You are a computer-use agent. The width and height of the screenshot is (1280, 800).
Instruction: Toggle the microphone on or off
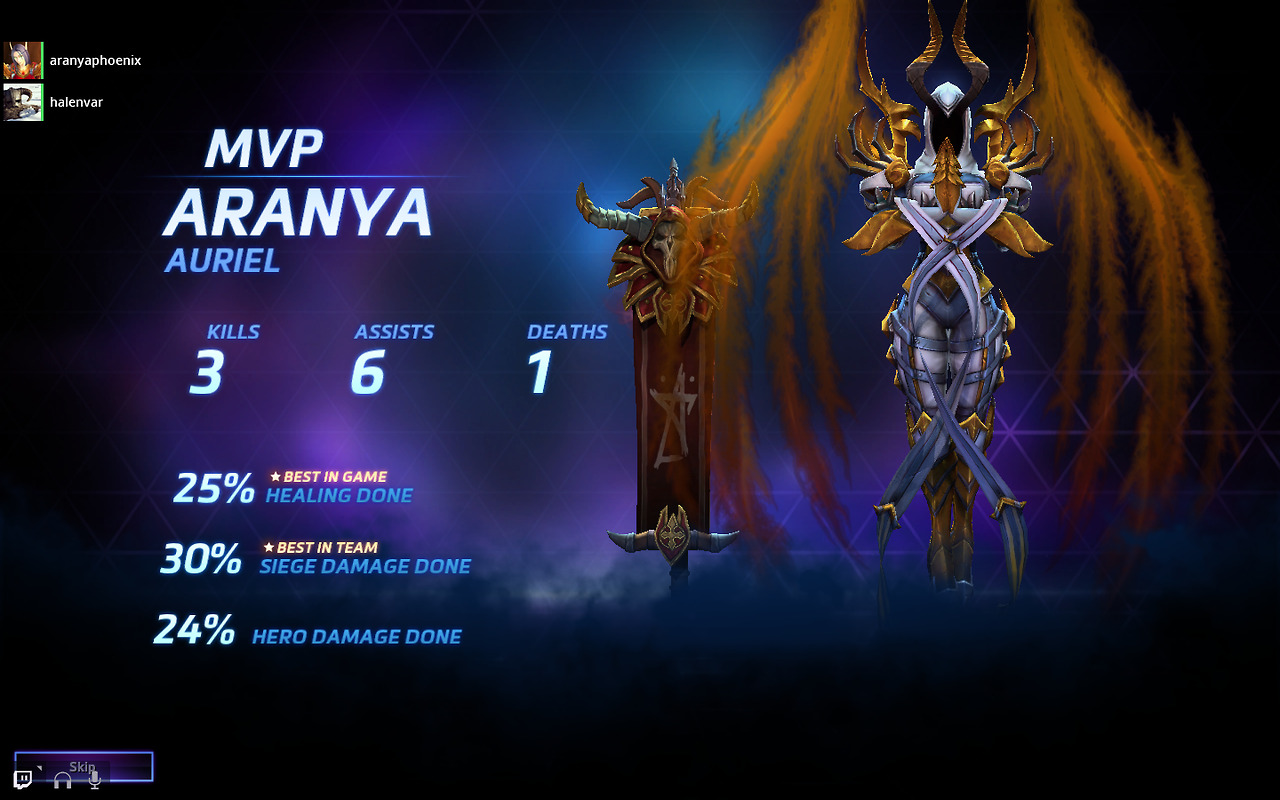[x=94, y=781]
